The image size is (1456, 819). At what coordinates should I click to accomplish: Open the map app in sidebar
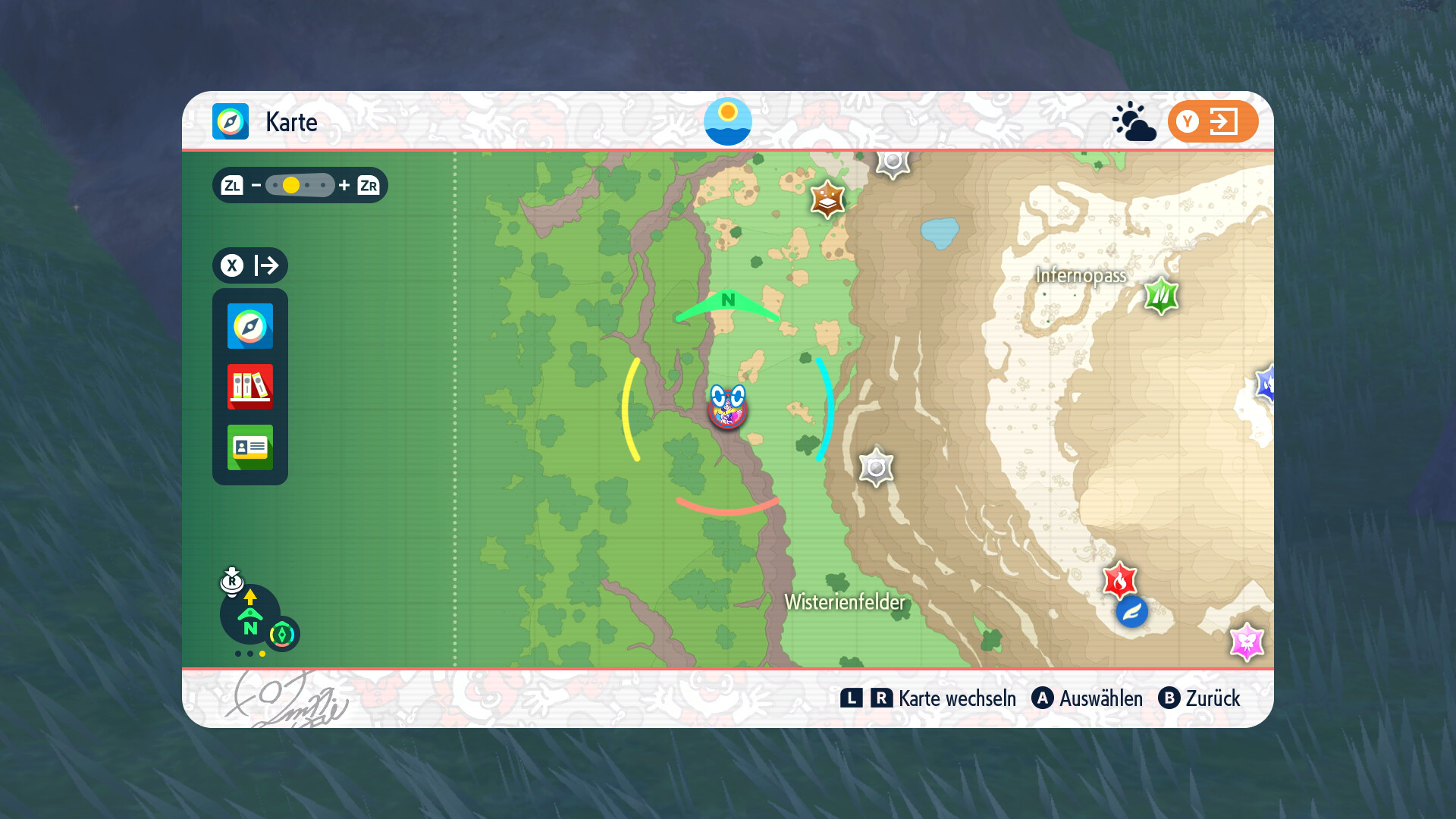tap(249, 326)
